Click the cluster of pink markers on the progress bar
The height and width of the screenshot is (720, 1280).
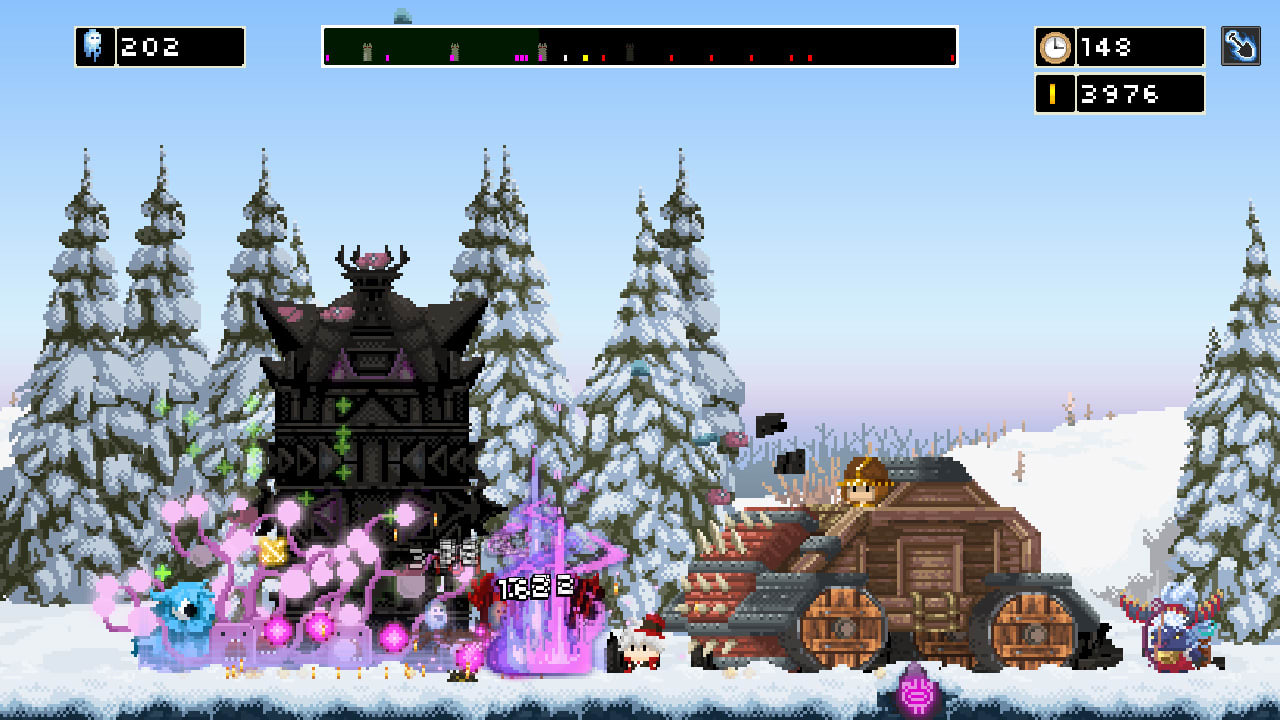tap(521, 57)
